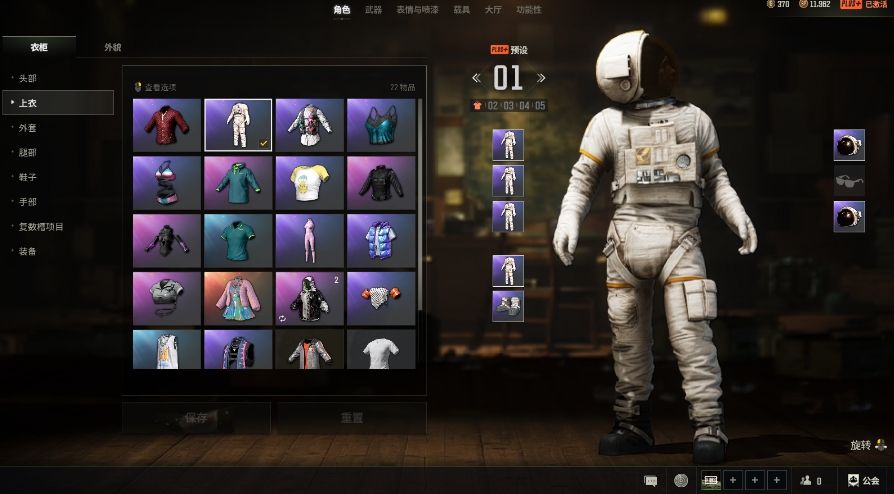Open the chat bubble icon
Image resolution: width=894 pixels, height=494 pixels.
pyautogui.click(x=651, y=481)
